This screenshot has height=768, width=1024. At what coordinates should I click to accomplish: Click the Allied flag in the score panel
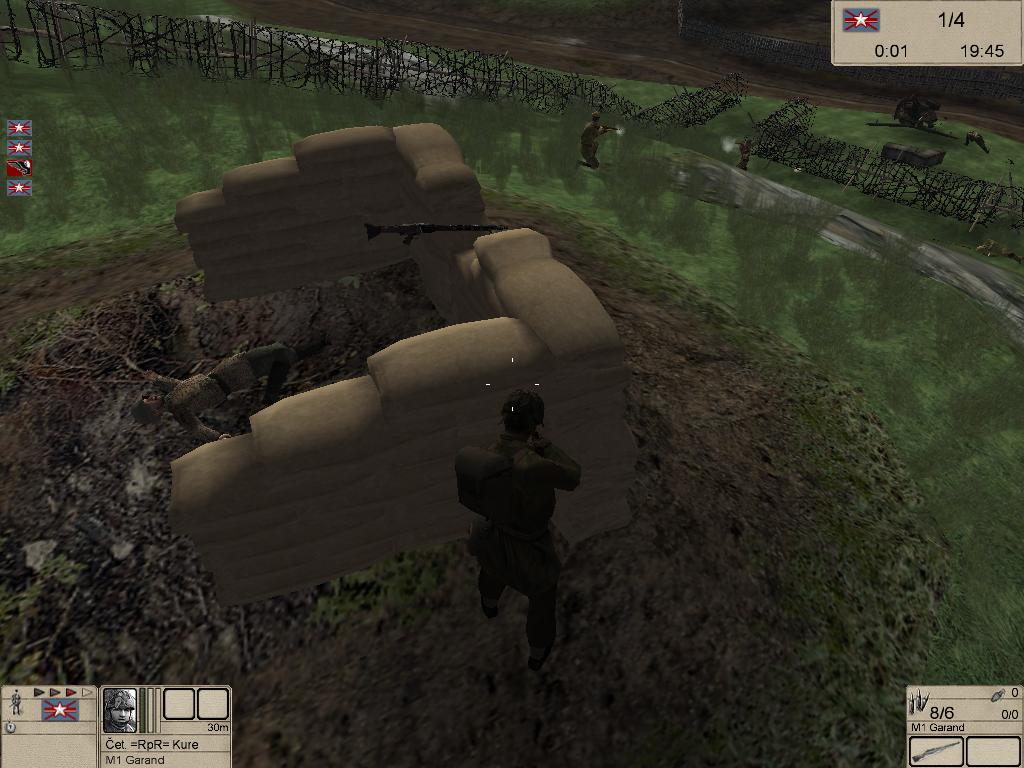860,21
